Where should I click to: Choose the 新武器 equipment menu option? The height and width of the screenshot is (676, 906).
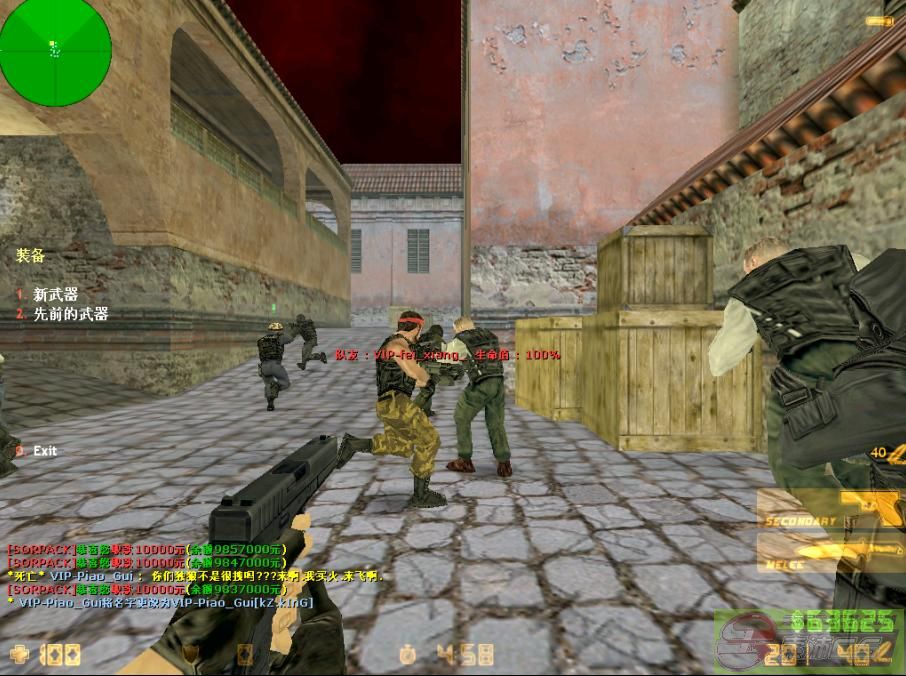point(55,295)
